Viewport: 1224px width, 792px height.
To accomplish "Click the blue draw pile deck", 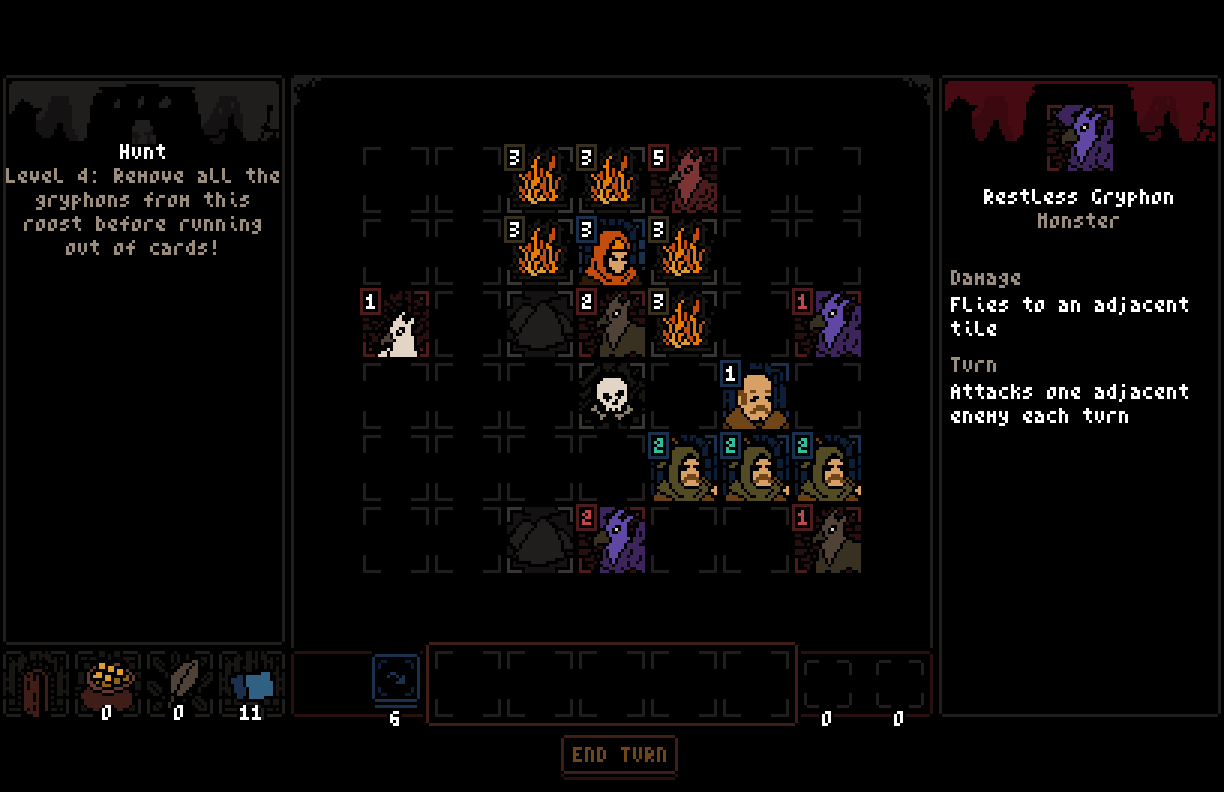I will tap(395, 680).
